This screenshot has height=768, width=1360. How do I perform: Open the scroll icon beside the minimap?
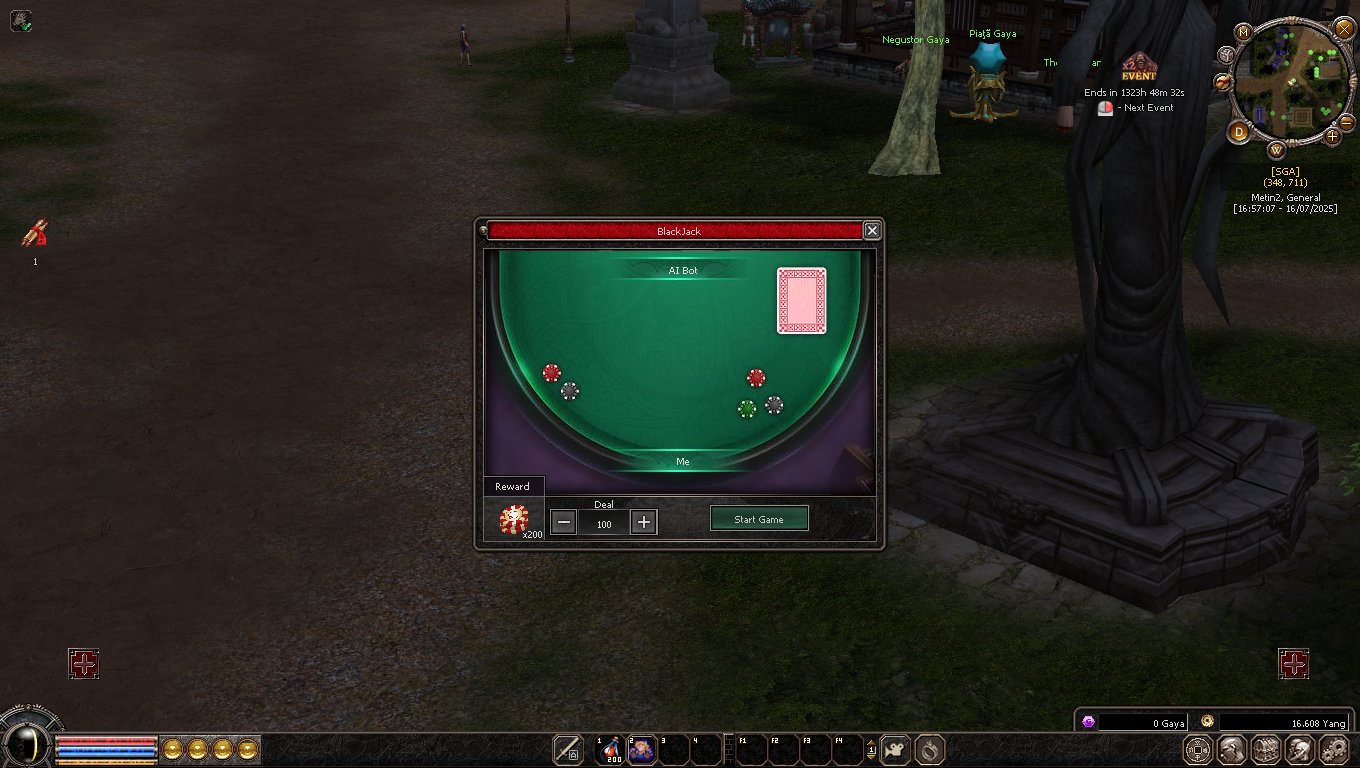tap(1223, 81)
